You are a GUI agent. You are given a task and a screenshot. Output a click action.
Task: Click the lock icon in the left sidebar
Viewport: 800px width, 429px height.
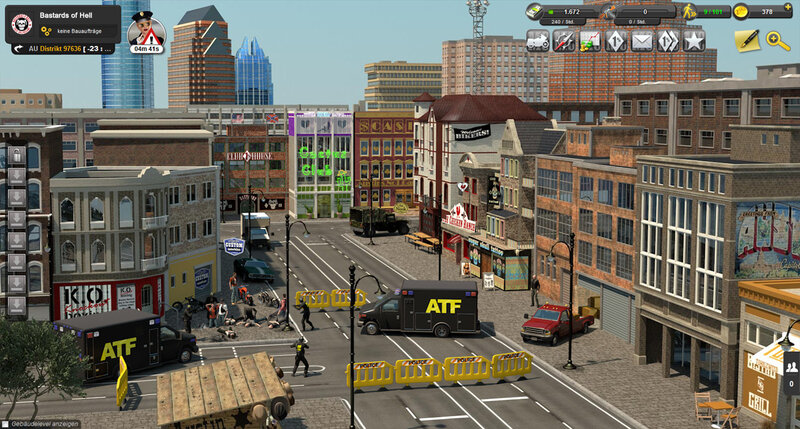pyautogui.click(x=17, y=158)
